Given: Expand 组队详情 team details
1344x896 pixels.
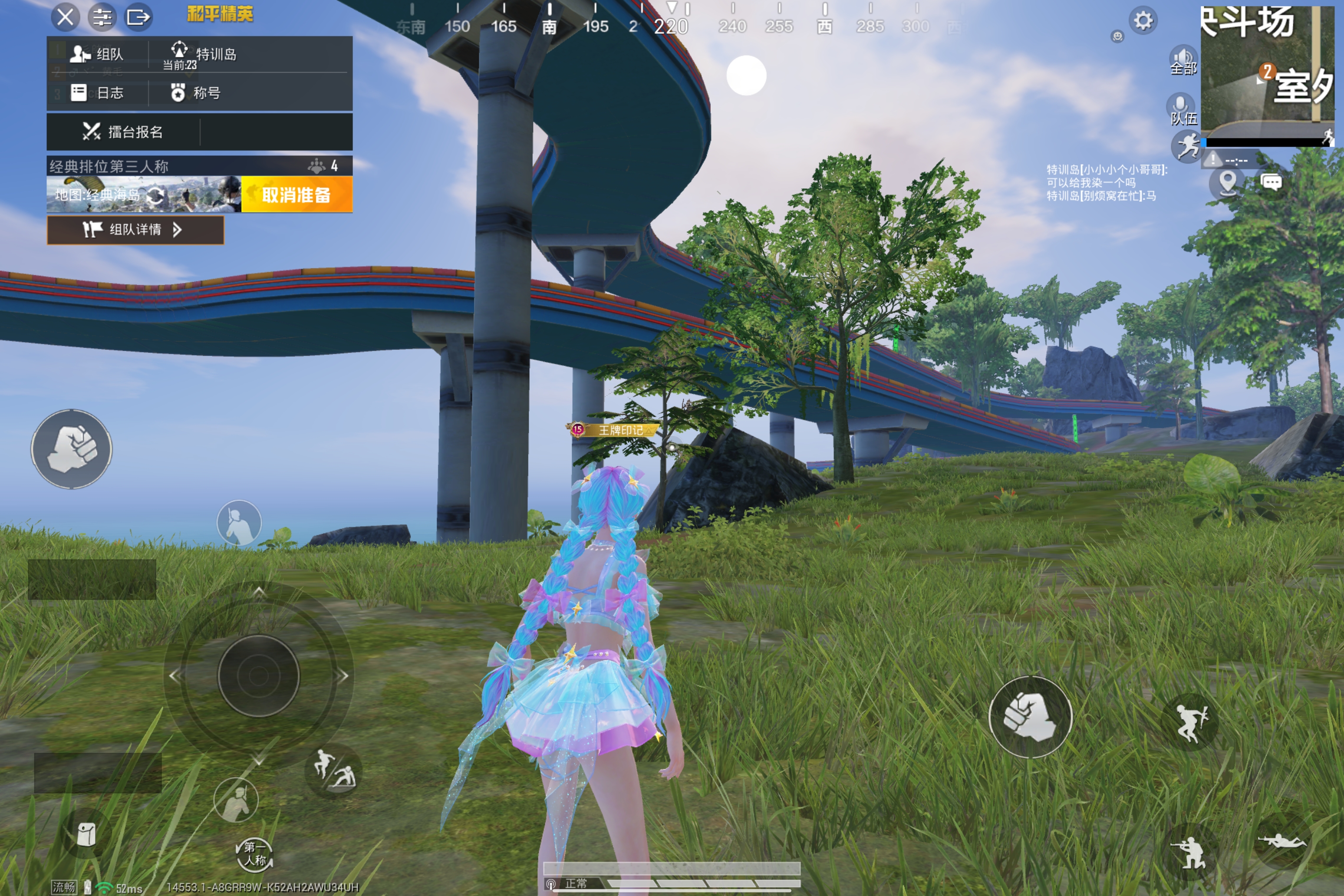Looking at the screenshot, I should (x=135, y=230).
